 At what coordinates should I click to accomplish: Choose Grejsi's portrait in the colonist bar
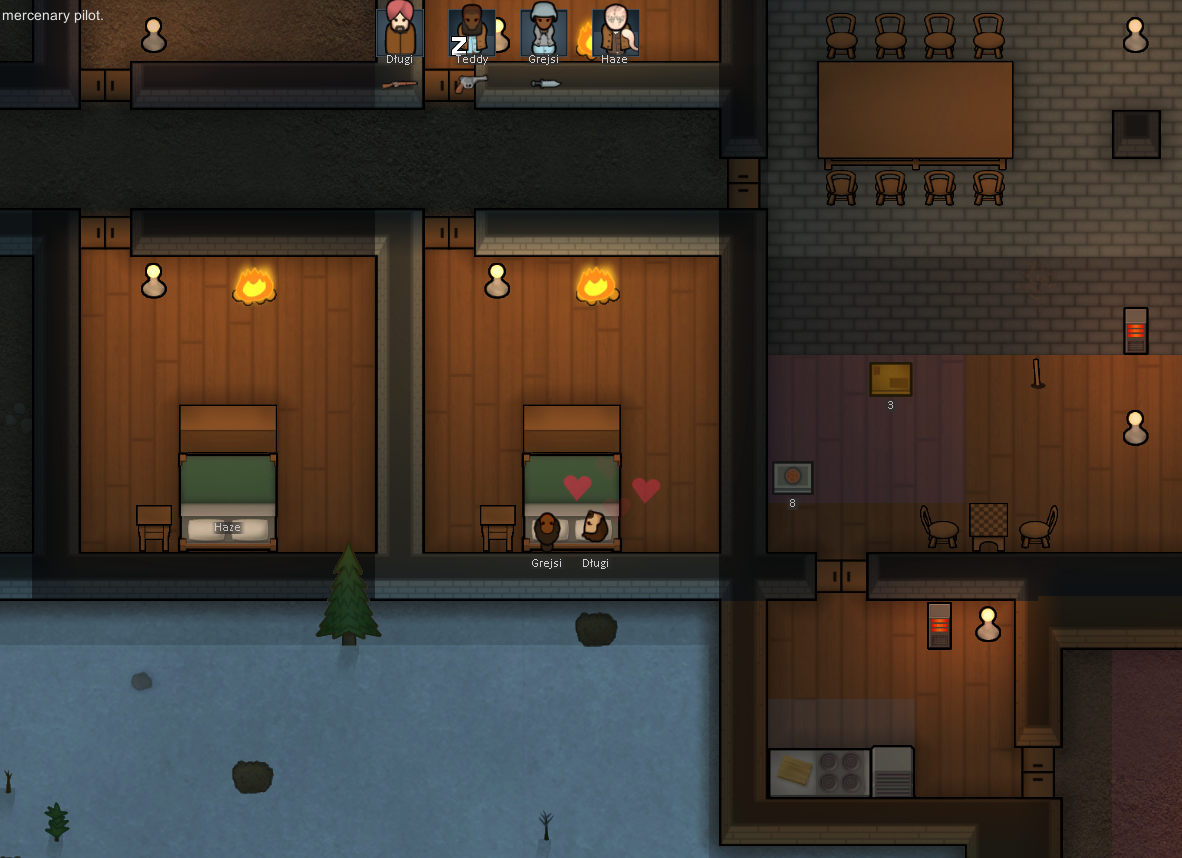coord(544,30)
